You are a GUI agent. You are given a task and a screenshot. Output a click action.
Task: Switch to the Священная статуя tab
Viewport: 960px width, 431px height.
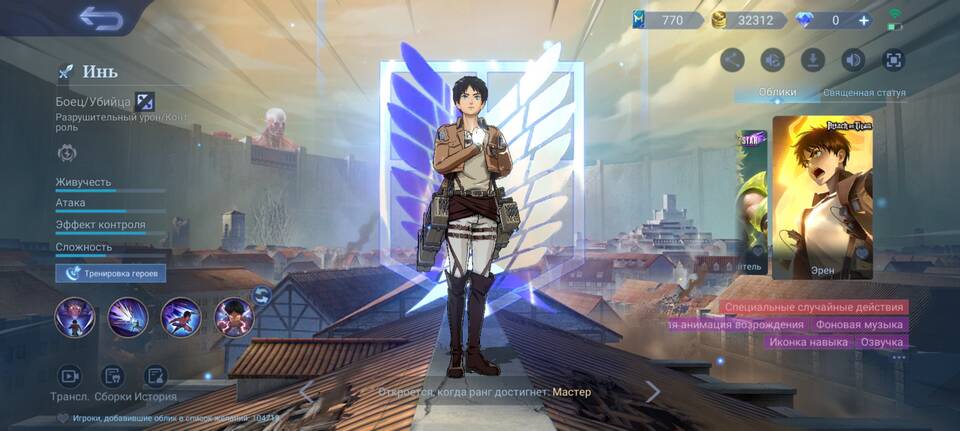click(x=864, y=93)
